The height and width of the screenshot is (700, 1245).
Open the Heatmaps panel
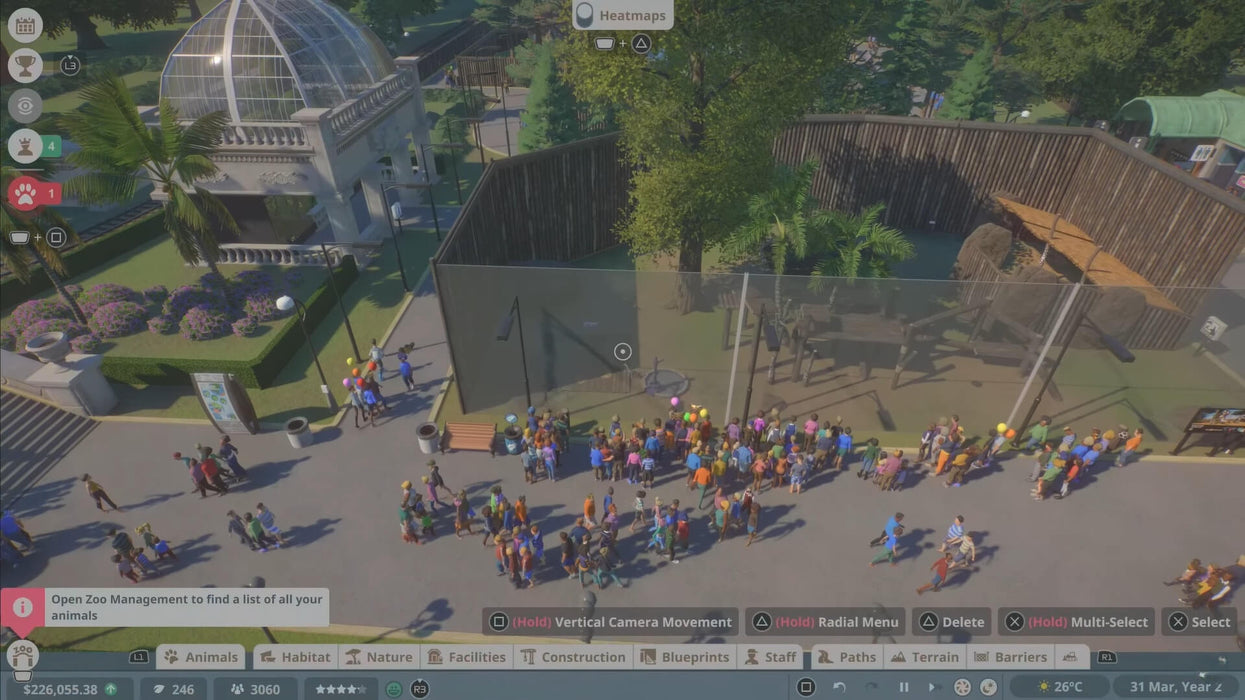click(x=622, y=15)
